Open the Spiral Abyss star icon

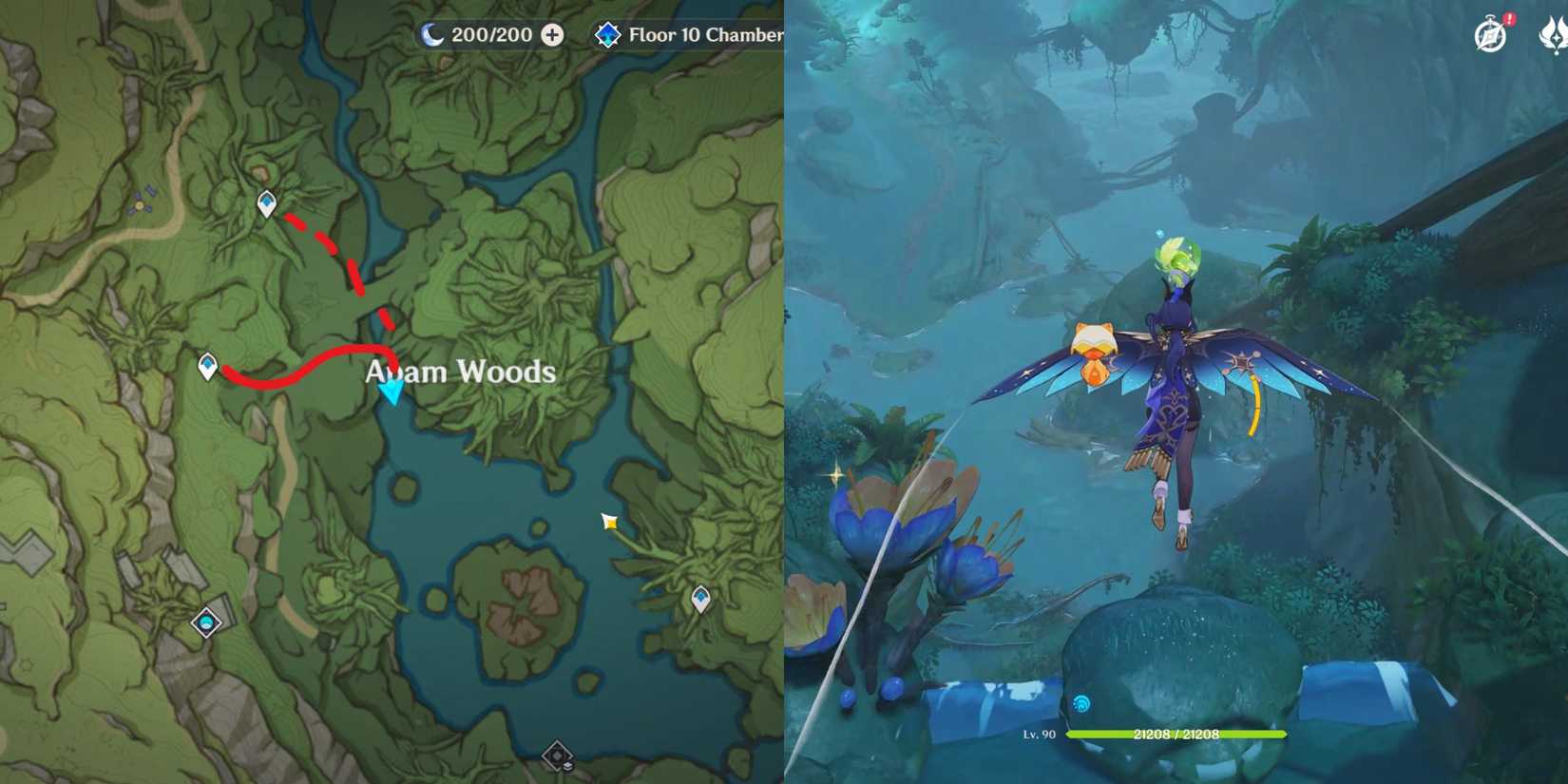609,35
